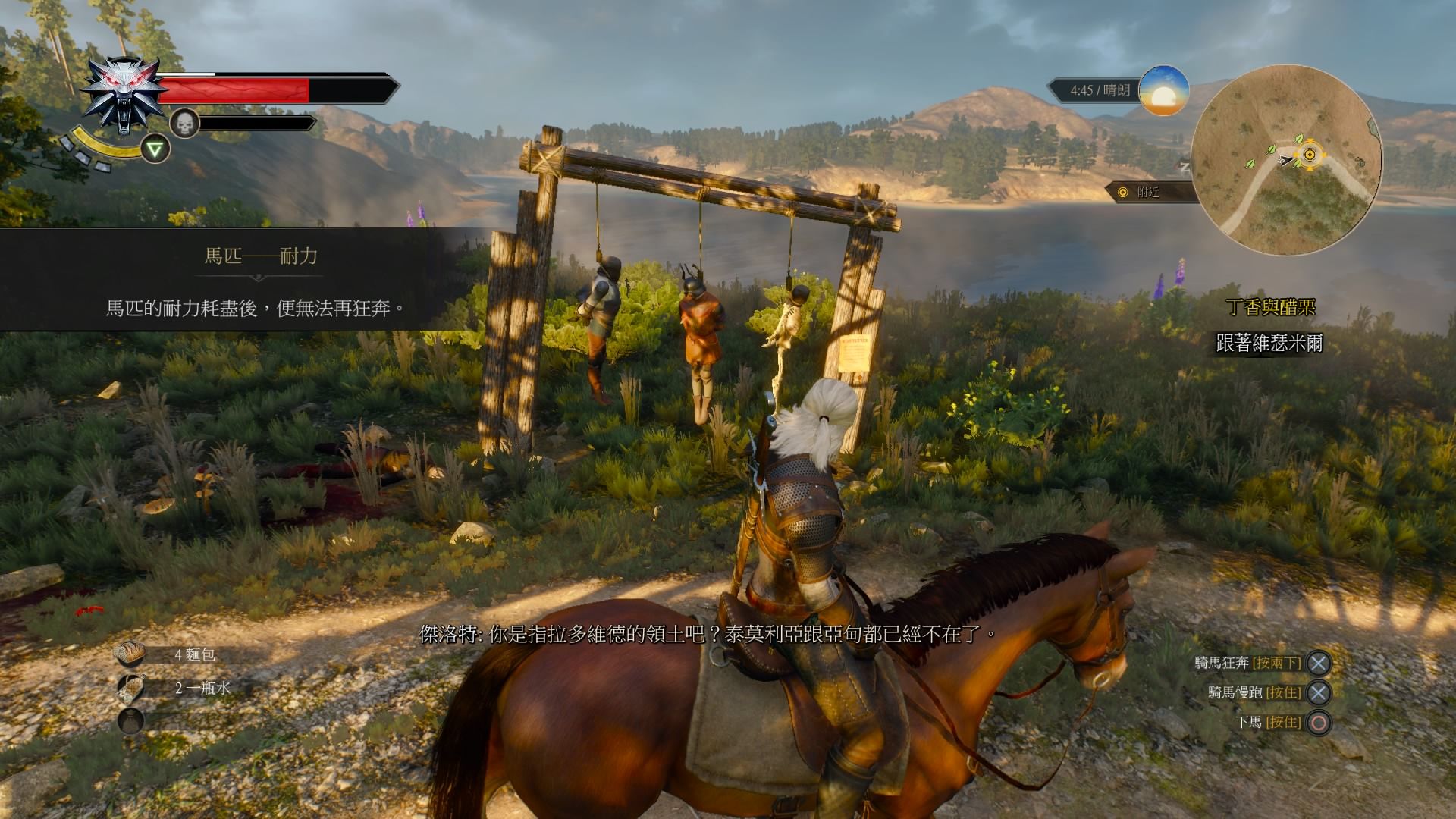Click the sun weather icon
1456x819 pixels.
tap(1163, 91)
